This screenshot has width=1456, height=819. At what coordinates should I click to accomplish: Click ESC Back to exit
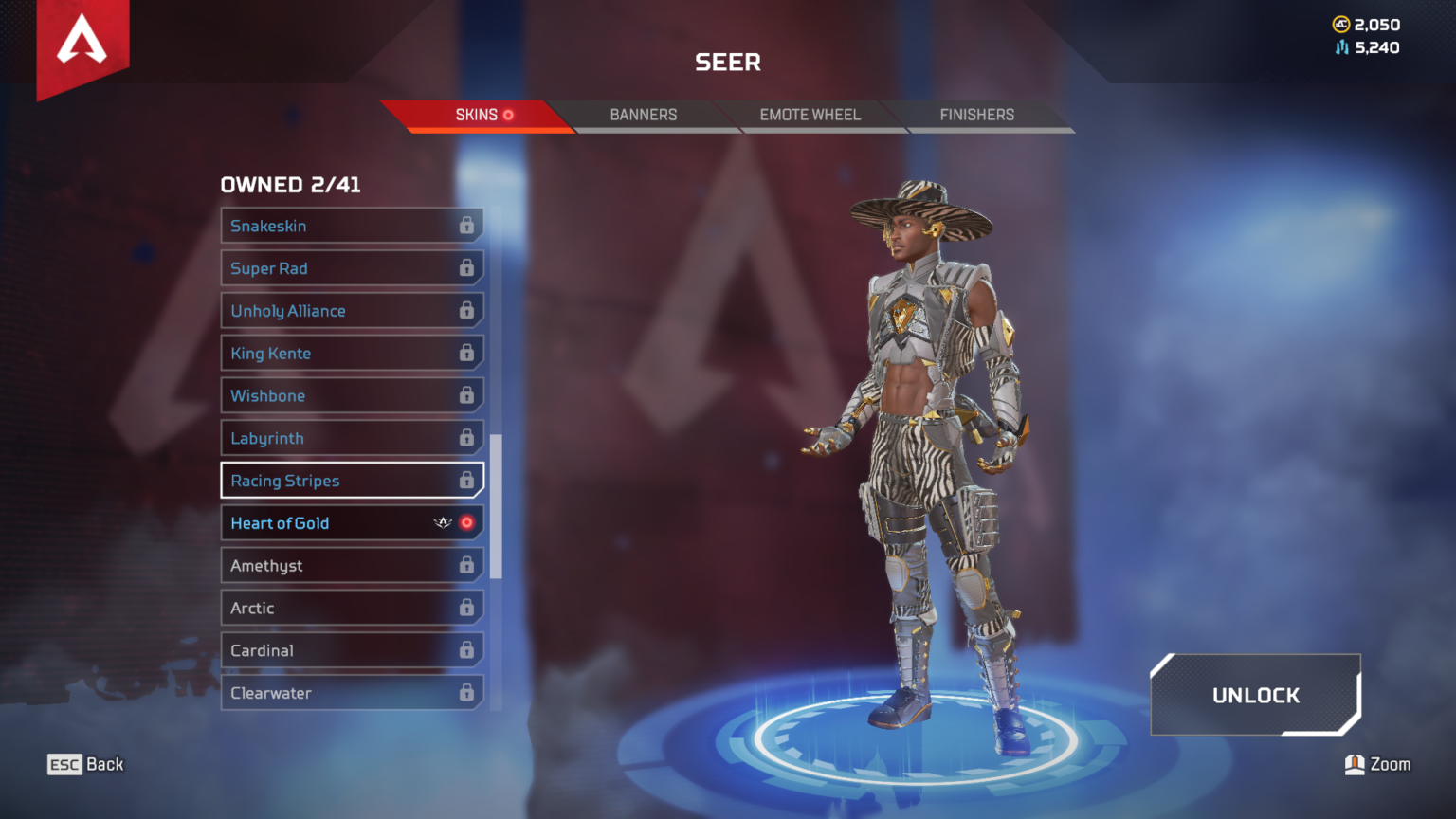coord(85,764)
